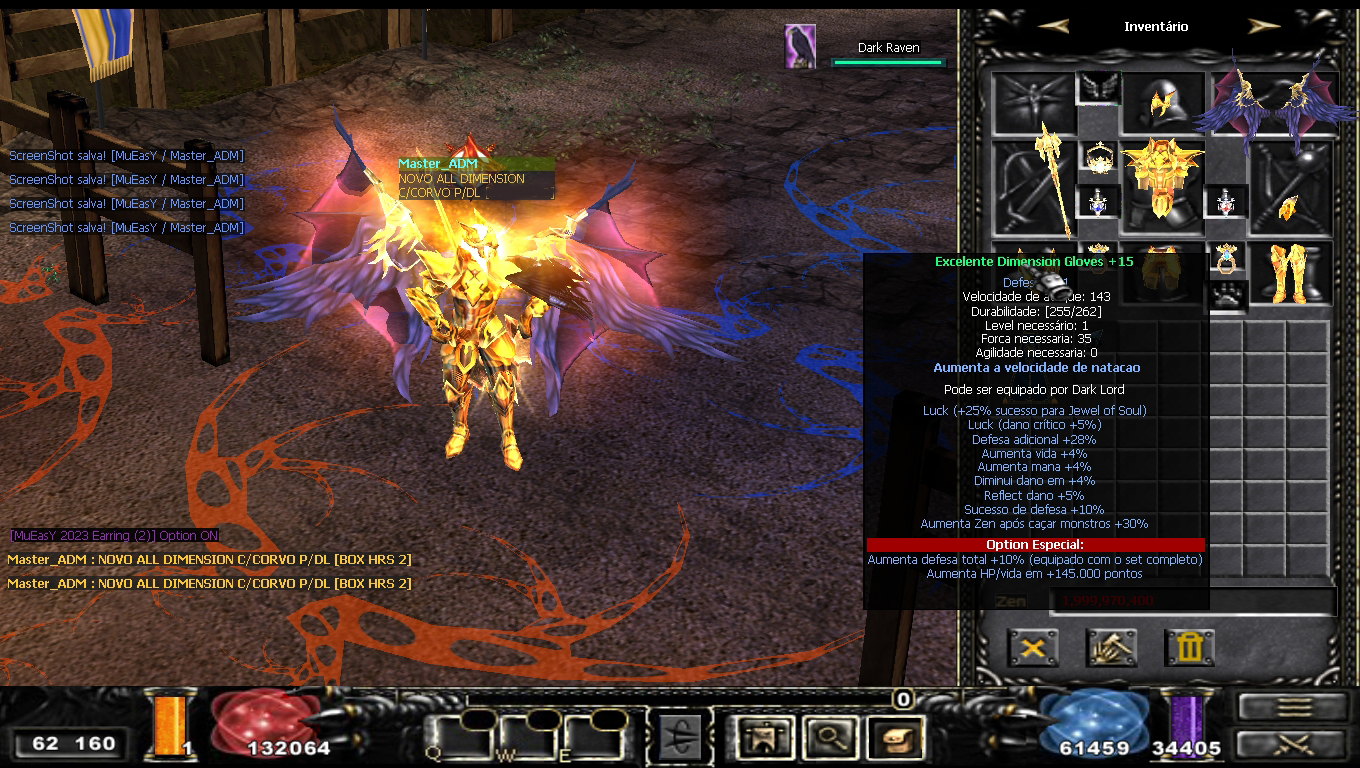Close inventory with the yellow X button
The height and width of the screenshot is (768, 1360).
[1033, 648]
